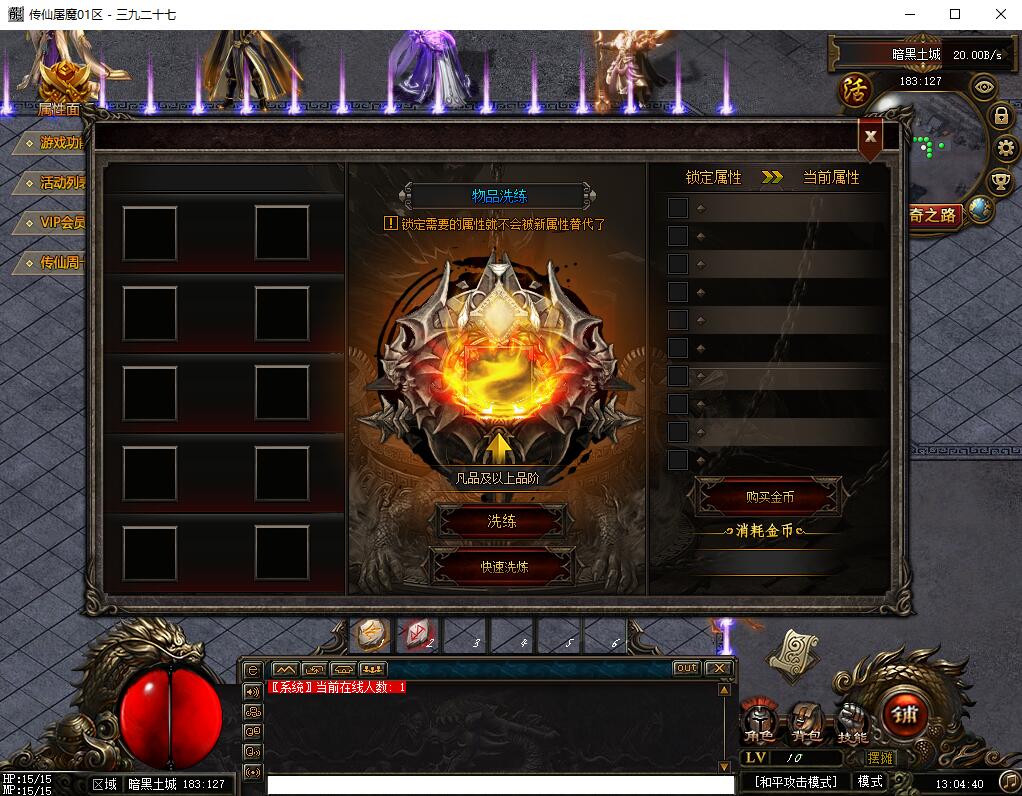1022x796 pixels.
Task: Start 快速洗炼 quick refining
Action: tap(503, 566)
